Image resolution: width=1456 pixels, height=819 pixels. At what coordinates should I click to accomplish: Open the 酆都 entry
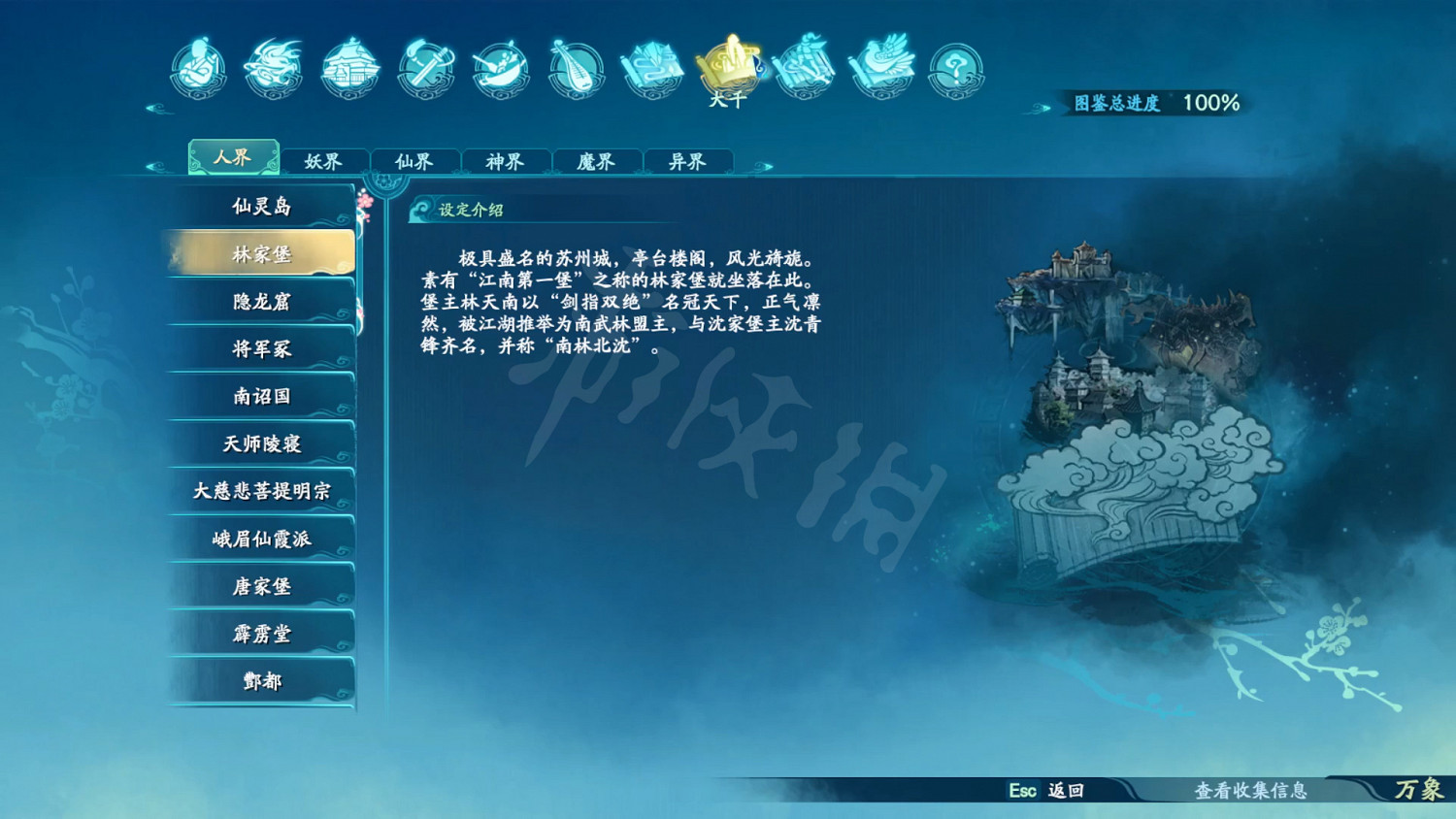pos(260,681)
